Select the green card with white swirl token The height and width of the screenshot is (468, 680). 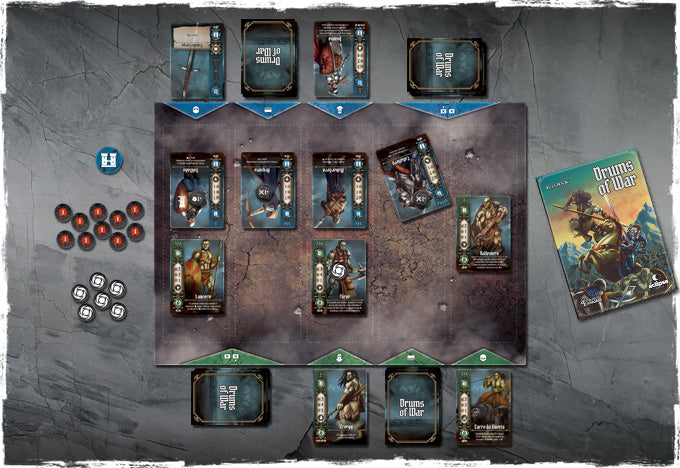339,277
